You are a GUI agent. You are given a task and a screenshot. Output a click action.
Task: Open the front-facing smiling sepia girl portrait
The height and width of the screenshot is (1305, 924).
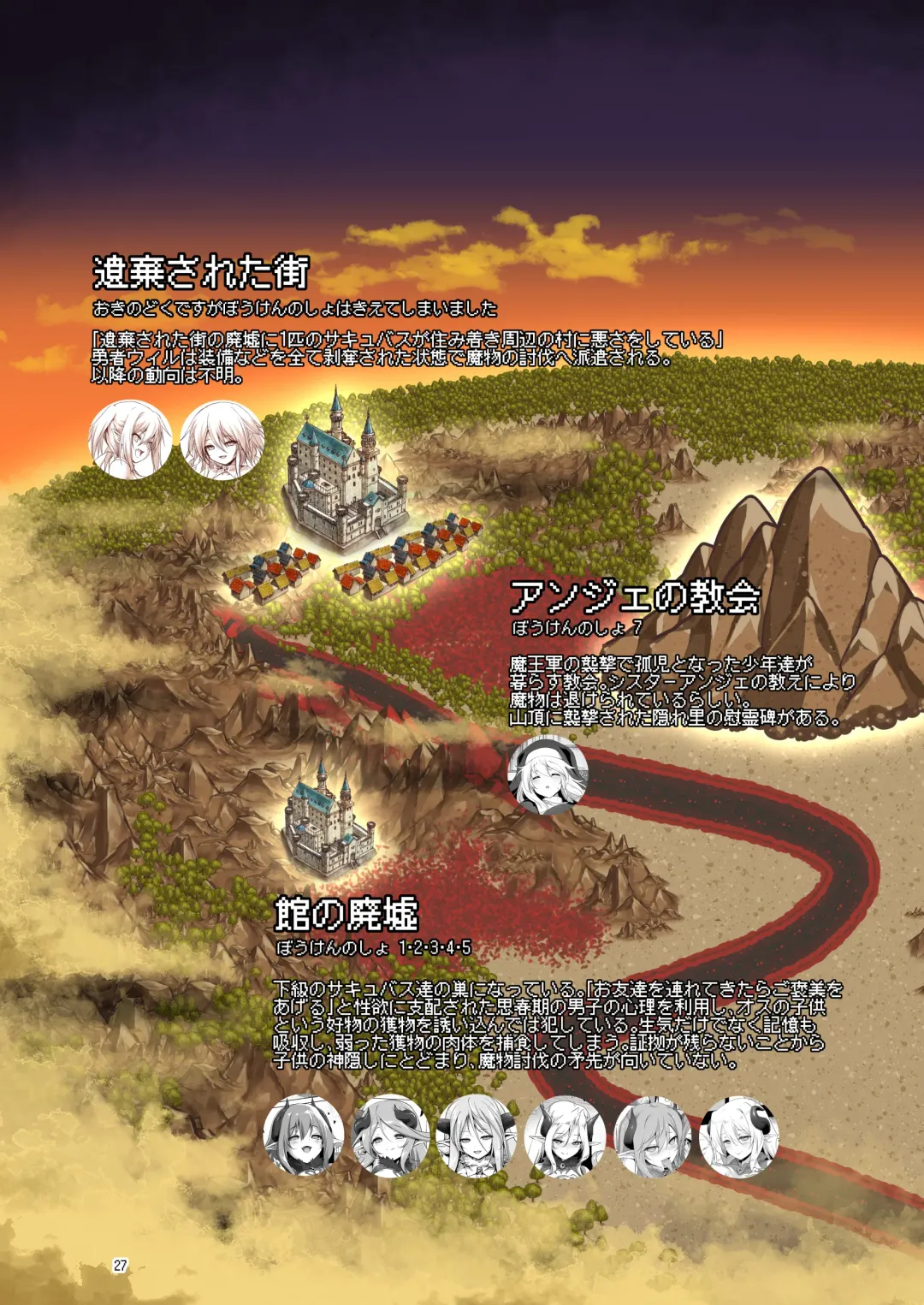(x=222, y=440)
